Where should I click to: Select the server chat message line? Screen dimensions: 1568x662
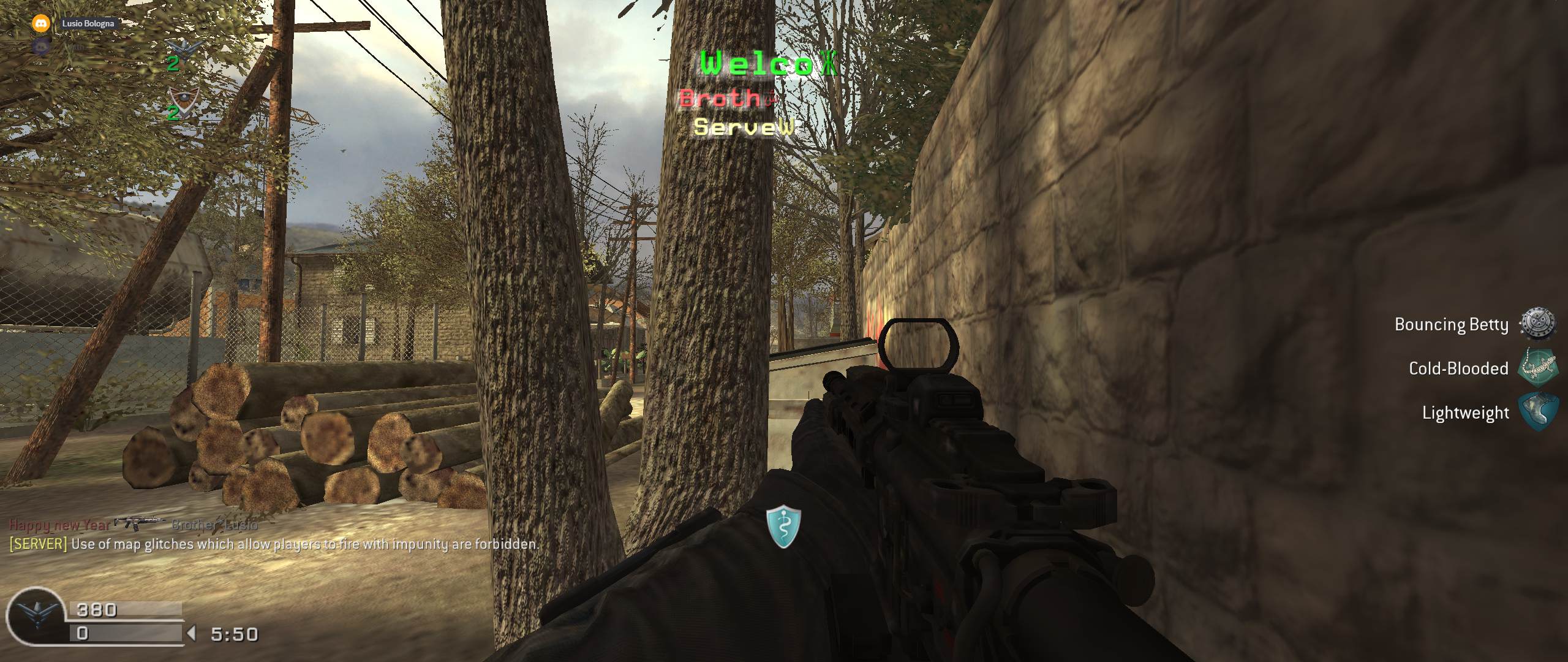[274, 544]
